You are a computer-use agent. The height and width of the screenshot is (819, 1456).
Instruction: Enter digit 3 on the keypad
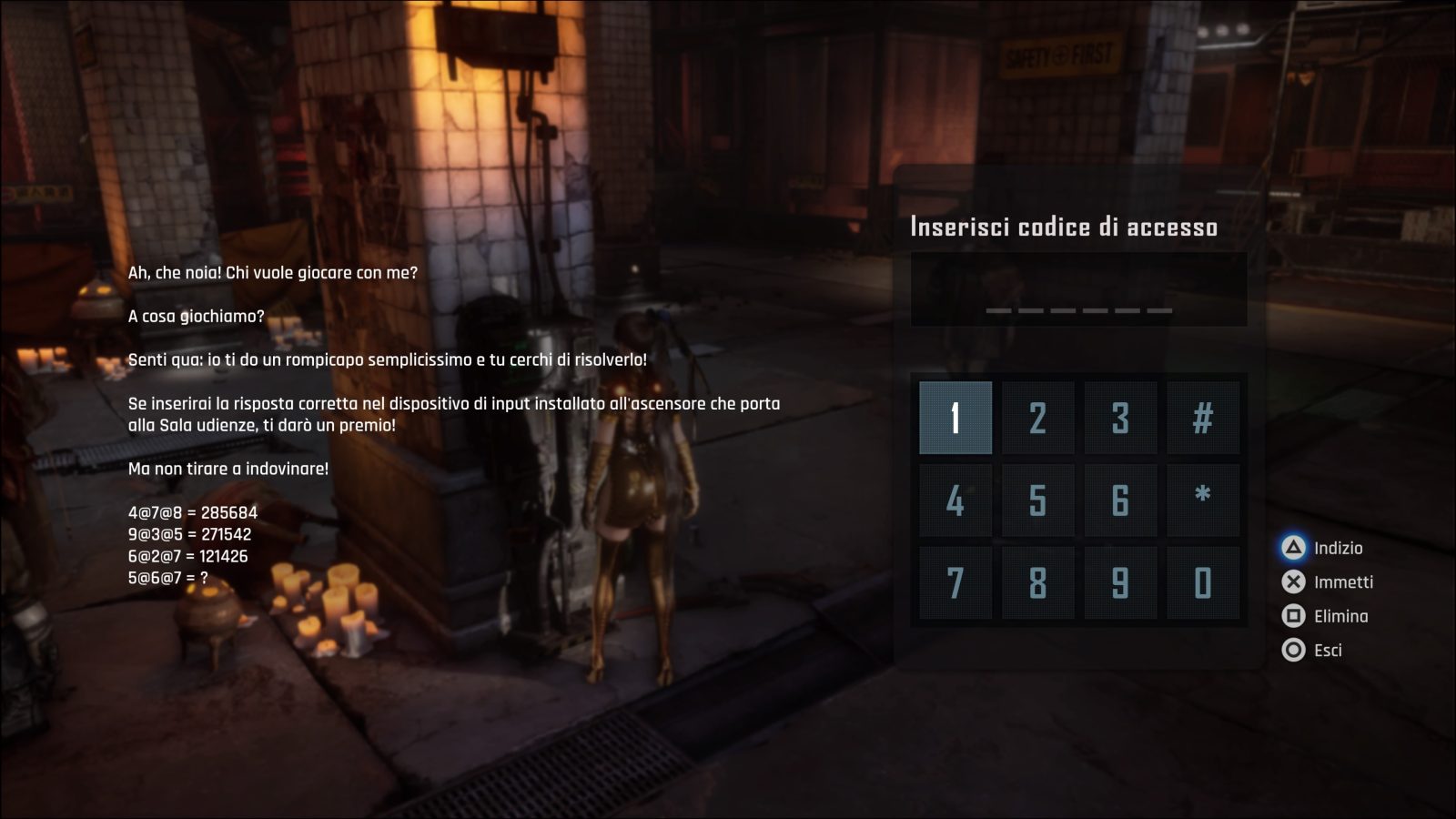point(1120,418)
